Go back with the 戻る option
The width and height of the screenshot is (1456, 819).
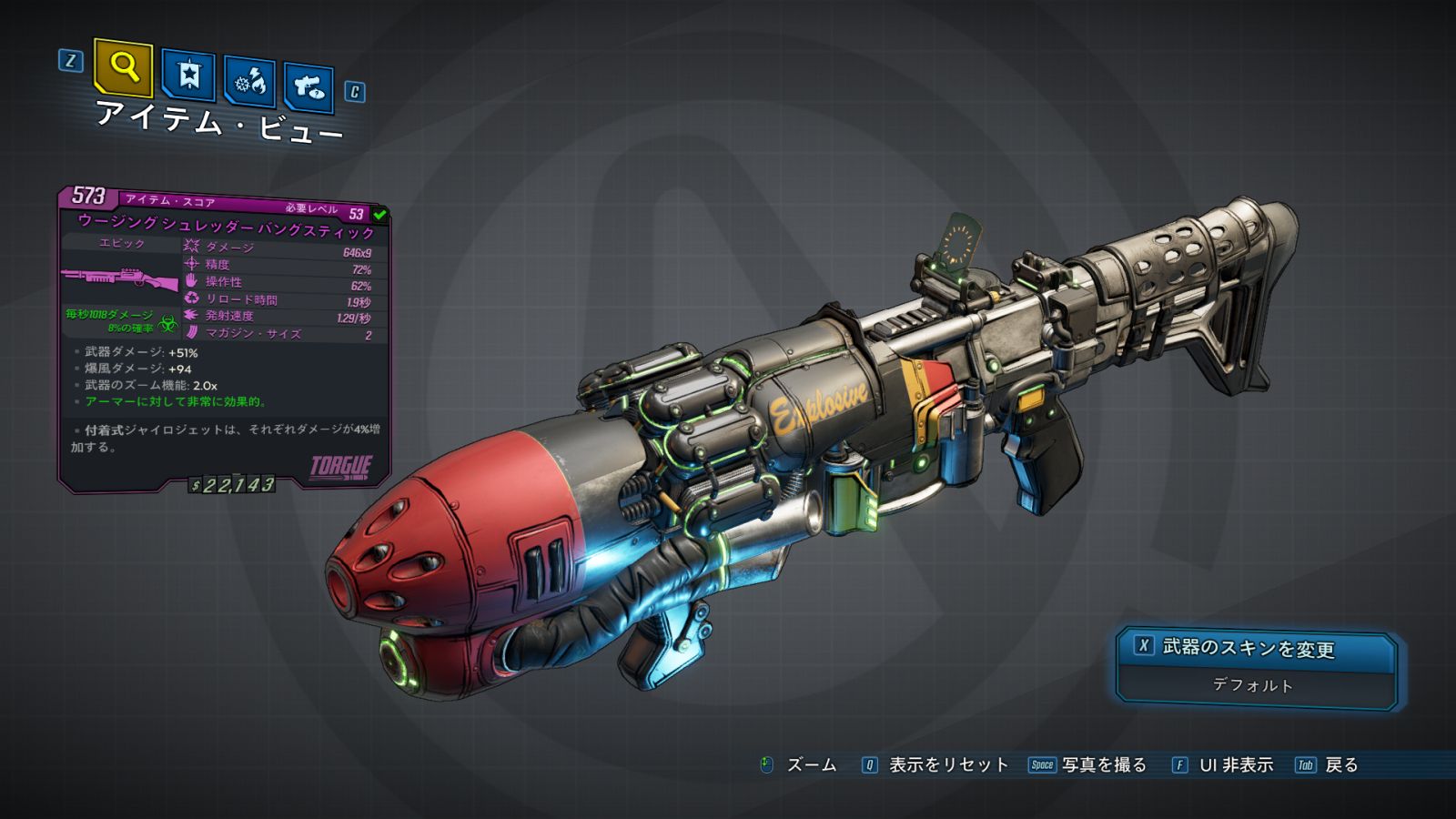pyautogui.click(x=1329, y=765)
